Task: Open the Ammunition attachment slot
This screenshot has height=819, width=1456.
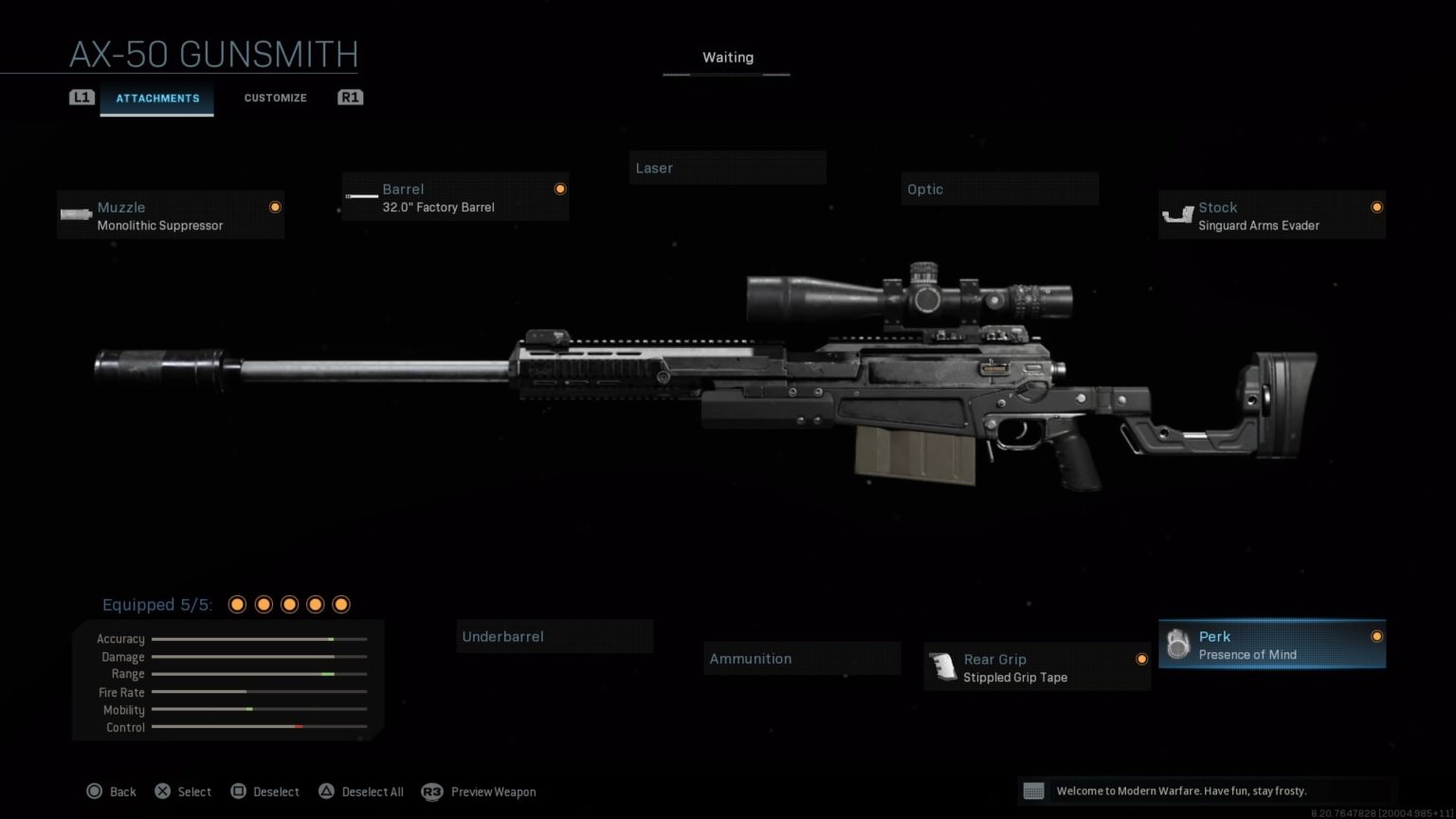Action: tap(801, 658)
